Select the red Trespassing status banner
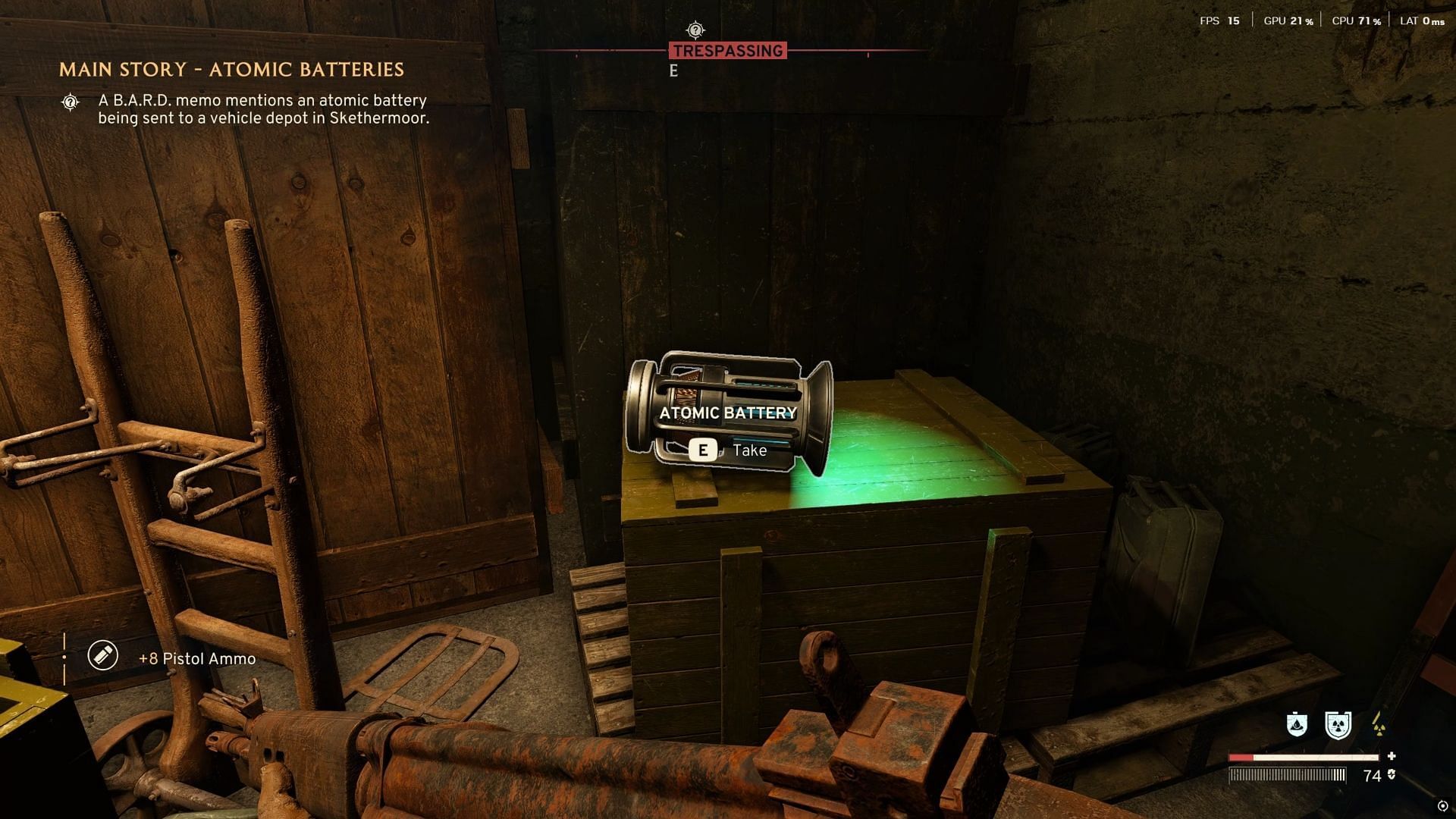Viewport: 1456px width, 819px height. point(728,51)
